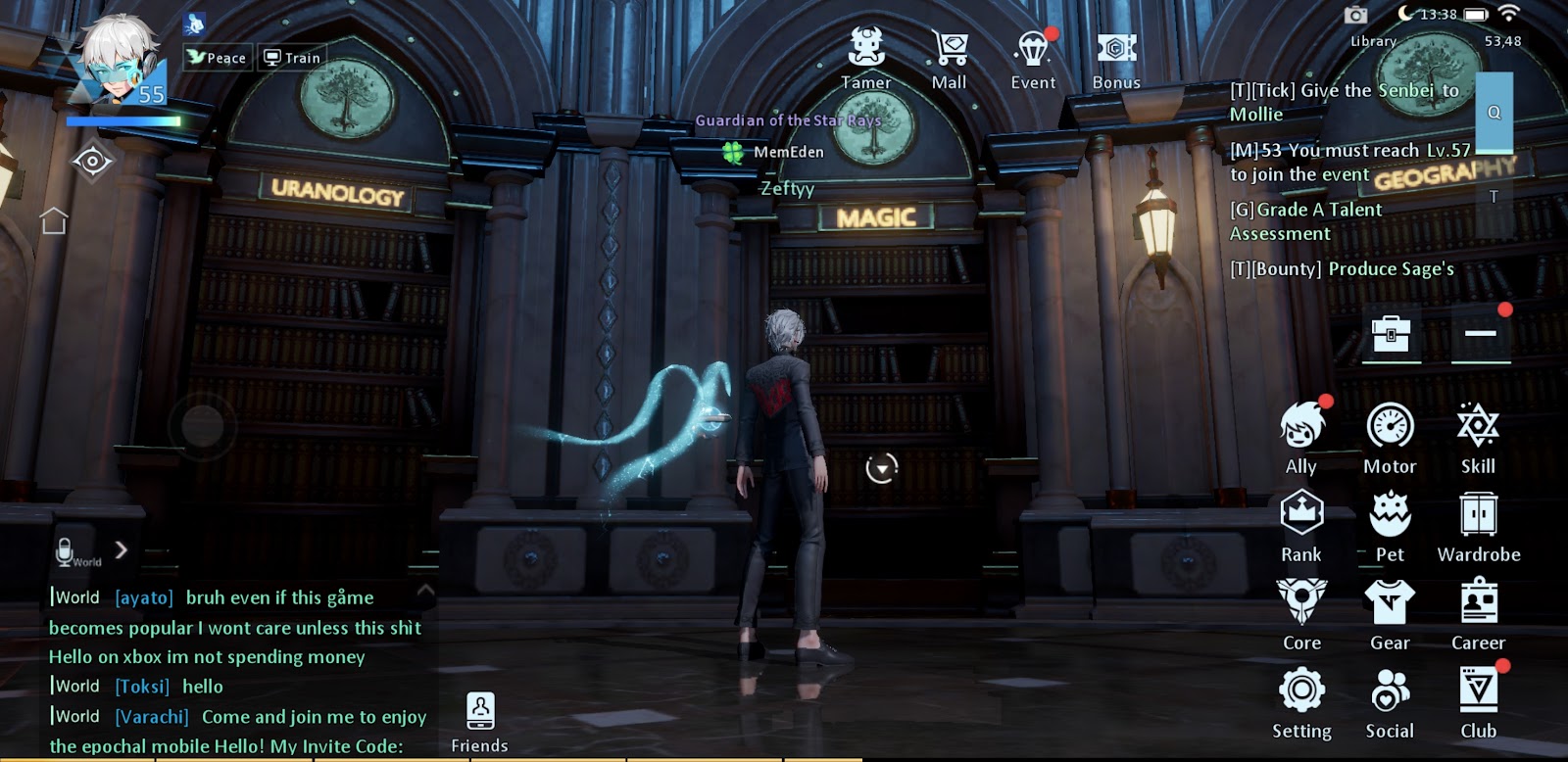Open the briefcase bag icon

click(x=1391, y=335)
